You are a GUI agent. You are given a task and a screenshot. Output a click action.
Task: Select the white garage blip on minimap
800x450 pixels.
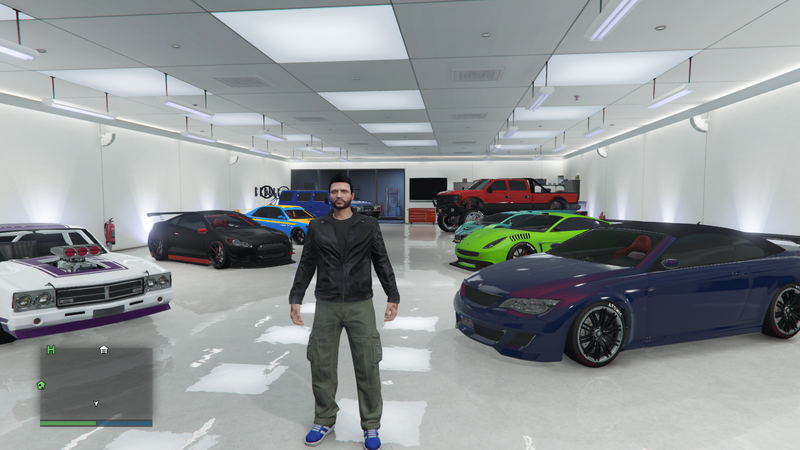point(104,350)
